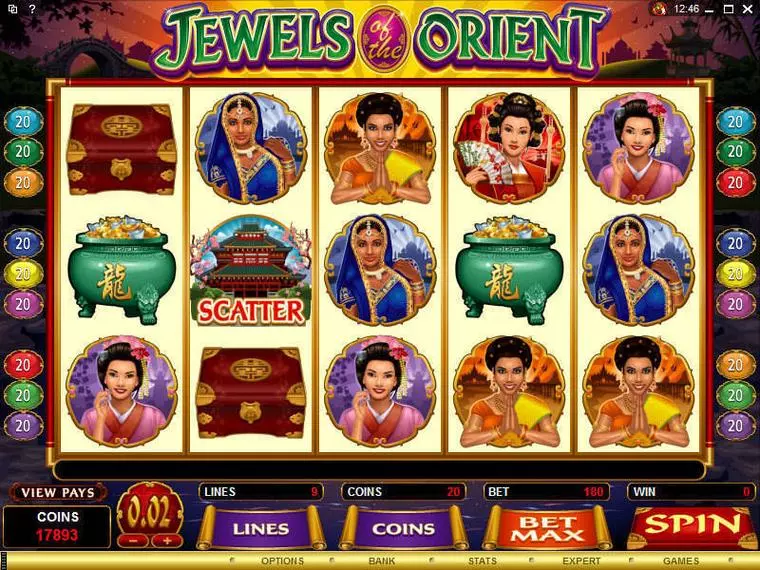Click the purple Coins scroll button
Image resolution: width=760 pixels, height=570 pixels.
click(x=404, y=528)
